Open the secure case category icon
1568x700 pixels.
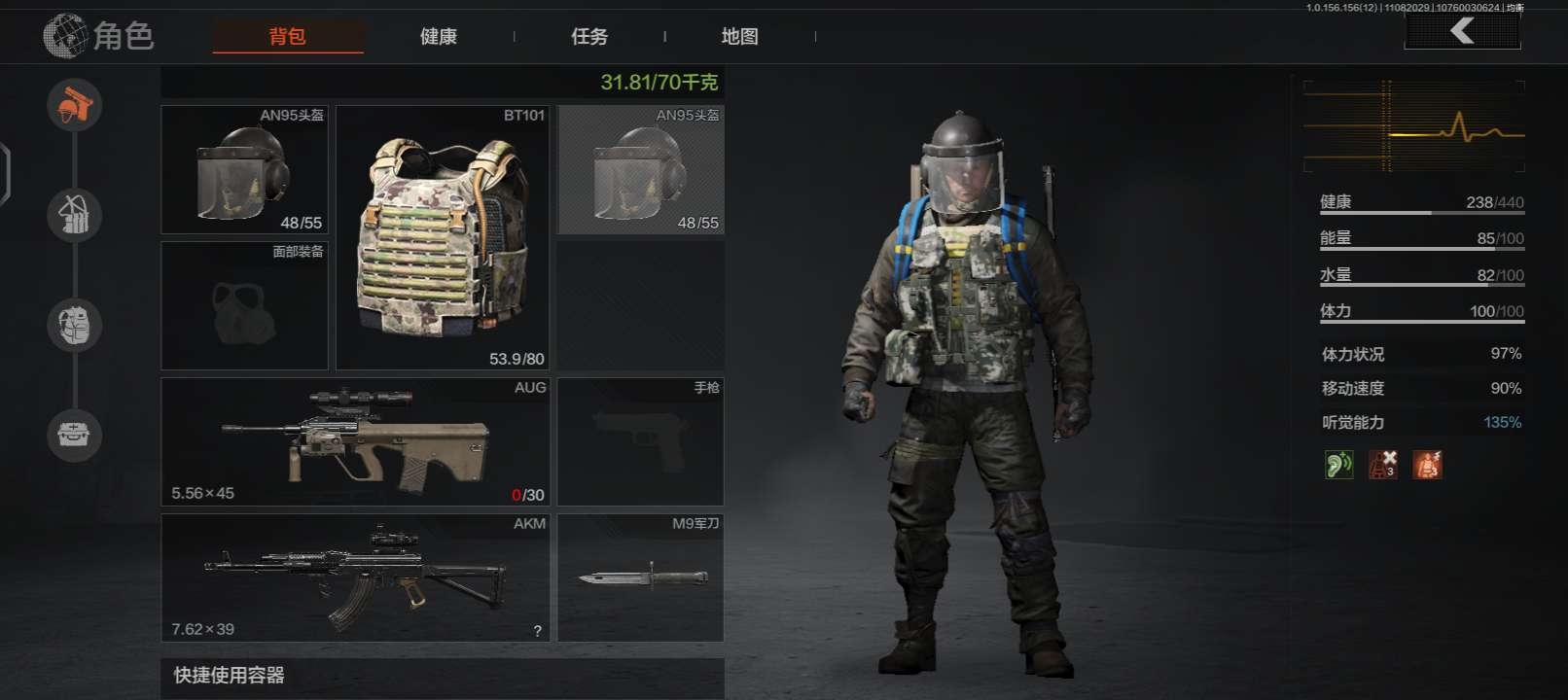(75, 434)
